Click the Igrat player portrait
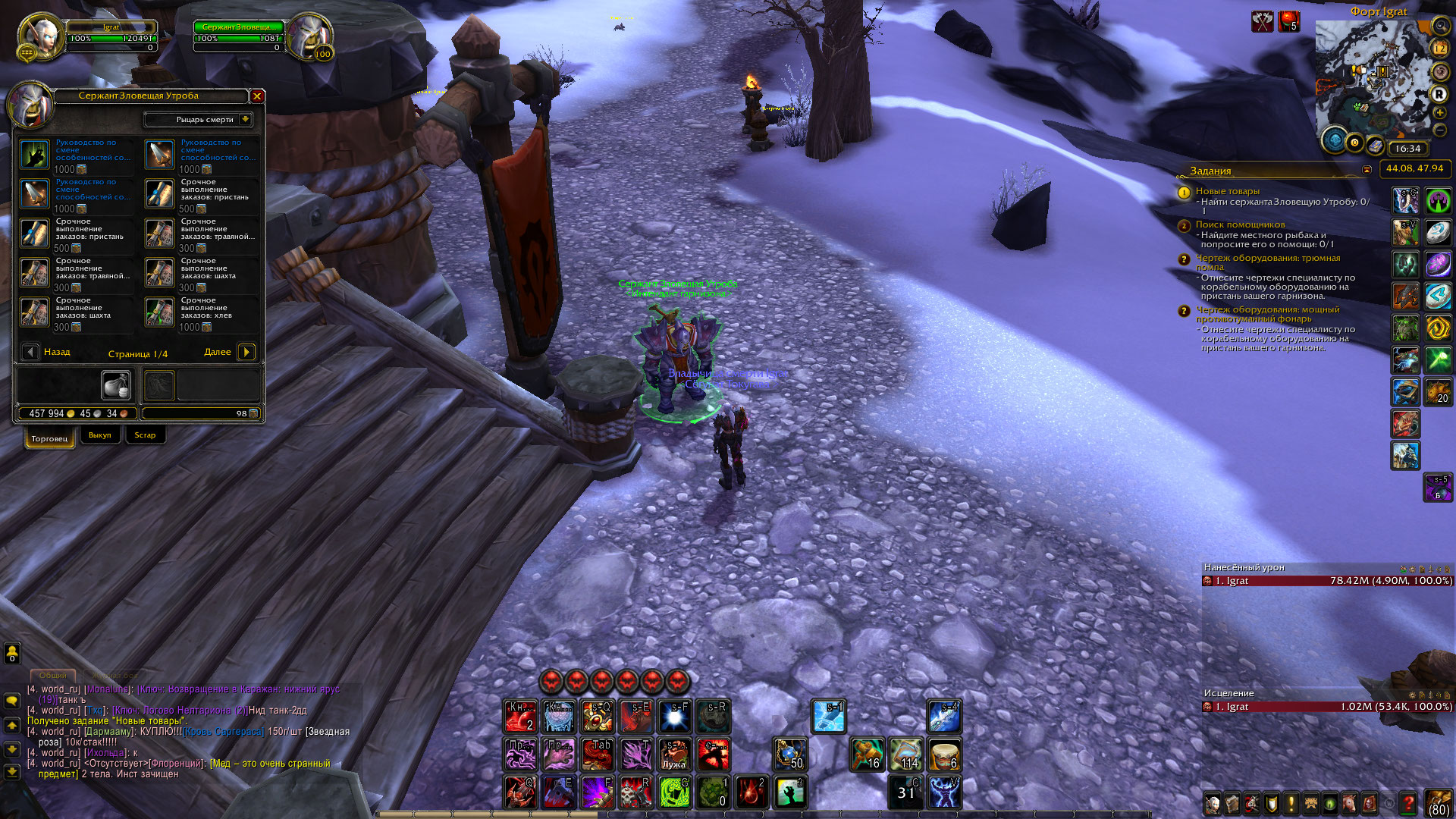Image resolution: width=1456 pixels, height=819 pixels. click(x=41, y=36)
